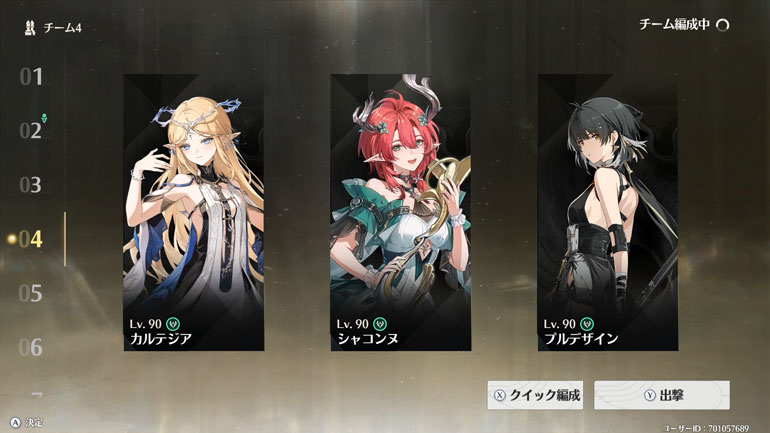The width and height of the screenshot is (770, 433).
Task: Open クイック編成 quick team setup
Action: click(536, 395)
